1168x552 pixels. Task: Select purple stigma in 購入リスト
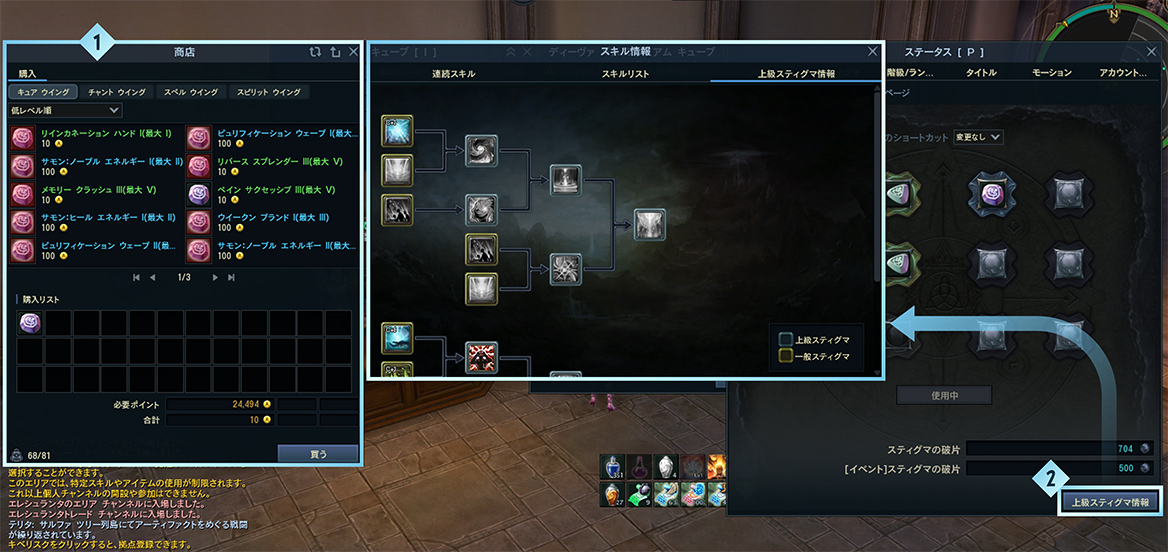click(x=31, y=323)
